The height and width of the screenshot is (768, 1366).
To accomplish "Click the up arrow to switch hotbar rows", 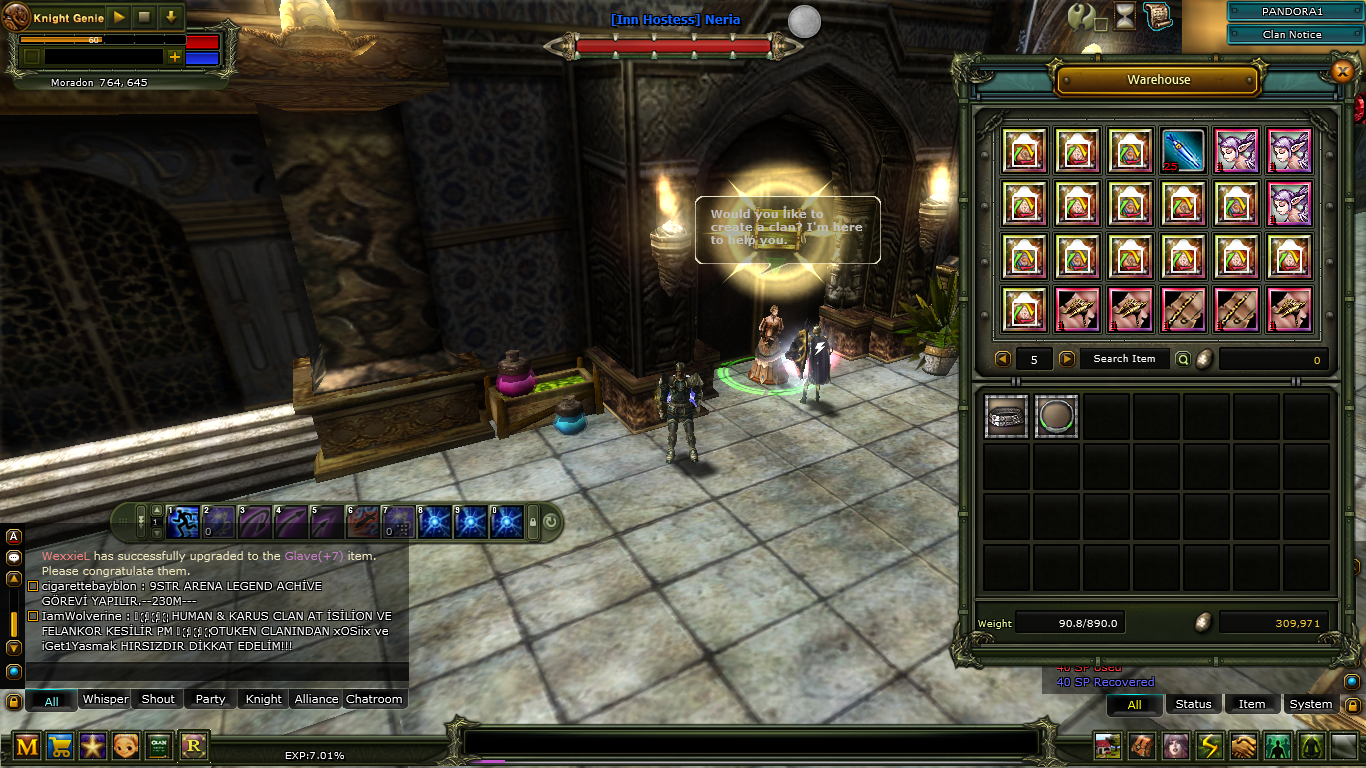I will (158, 510).
